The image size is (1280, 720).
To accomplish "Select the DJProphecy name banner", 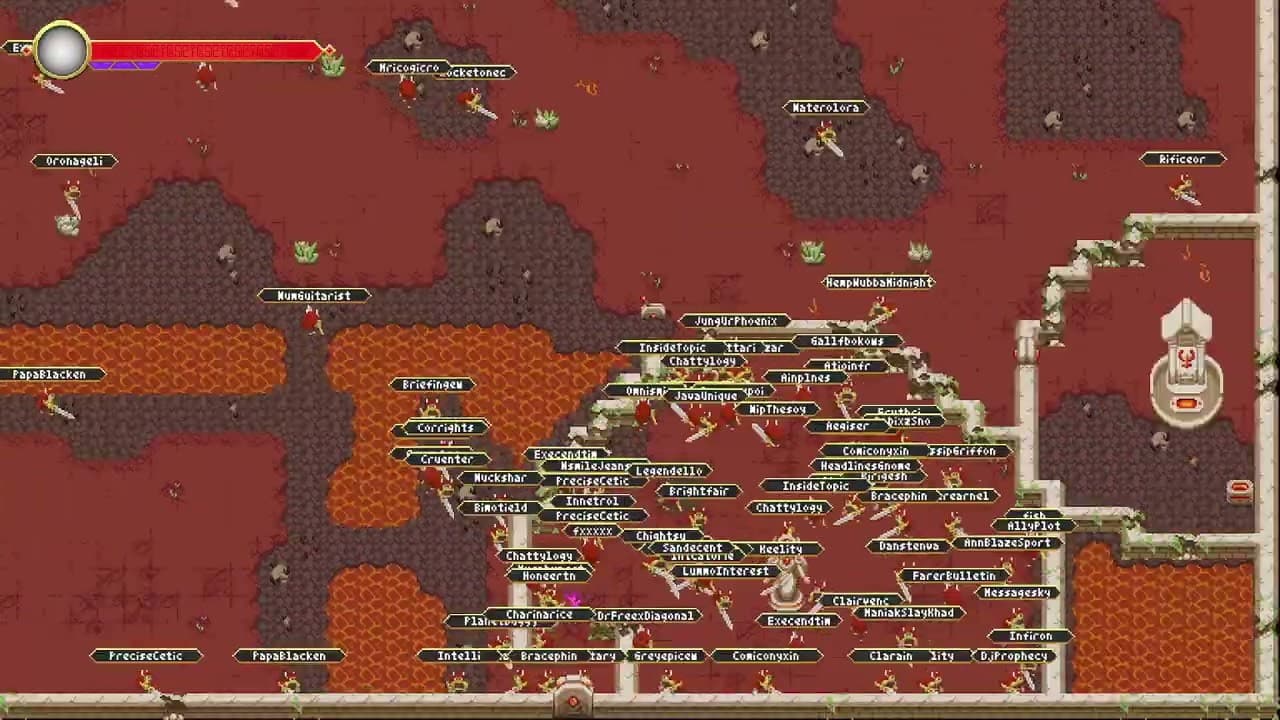I will click(1013, 656).
